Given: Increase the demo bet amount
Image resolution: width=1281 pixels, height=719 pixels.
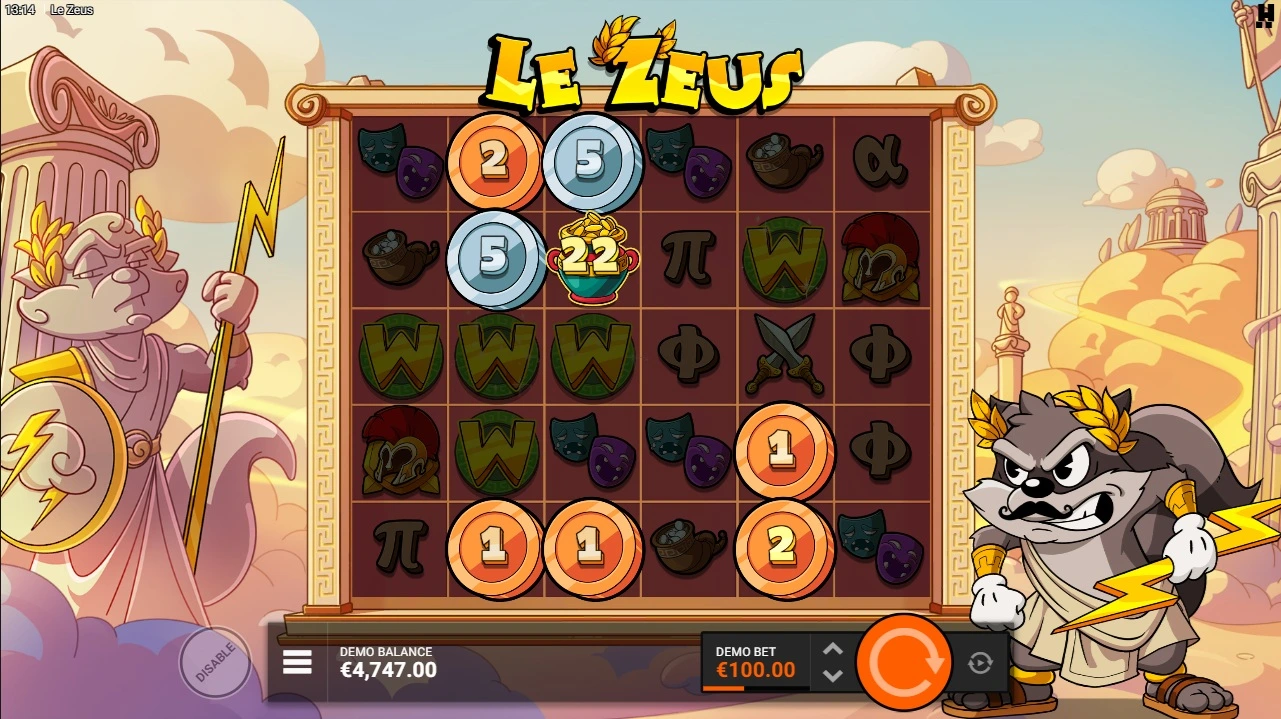Looking at the screenshot, I should tap(832, 649).
